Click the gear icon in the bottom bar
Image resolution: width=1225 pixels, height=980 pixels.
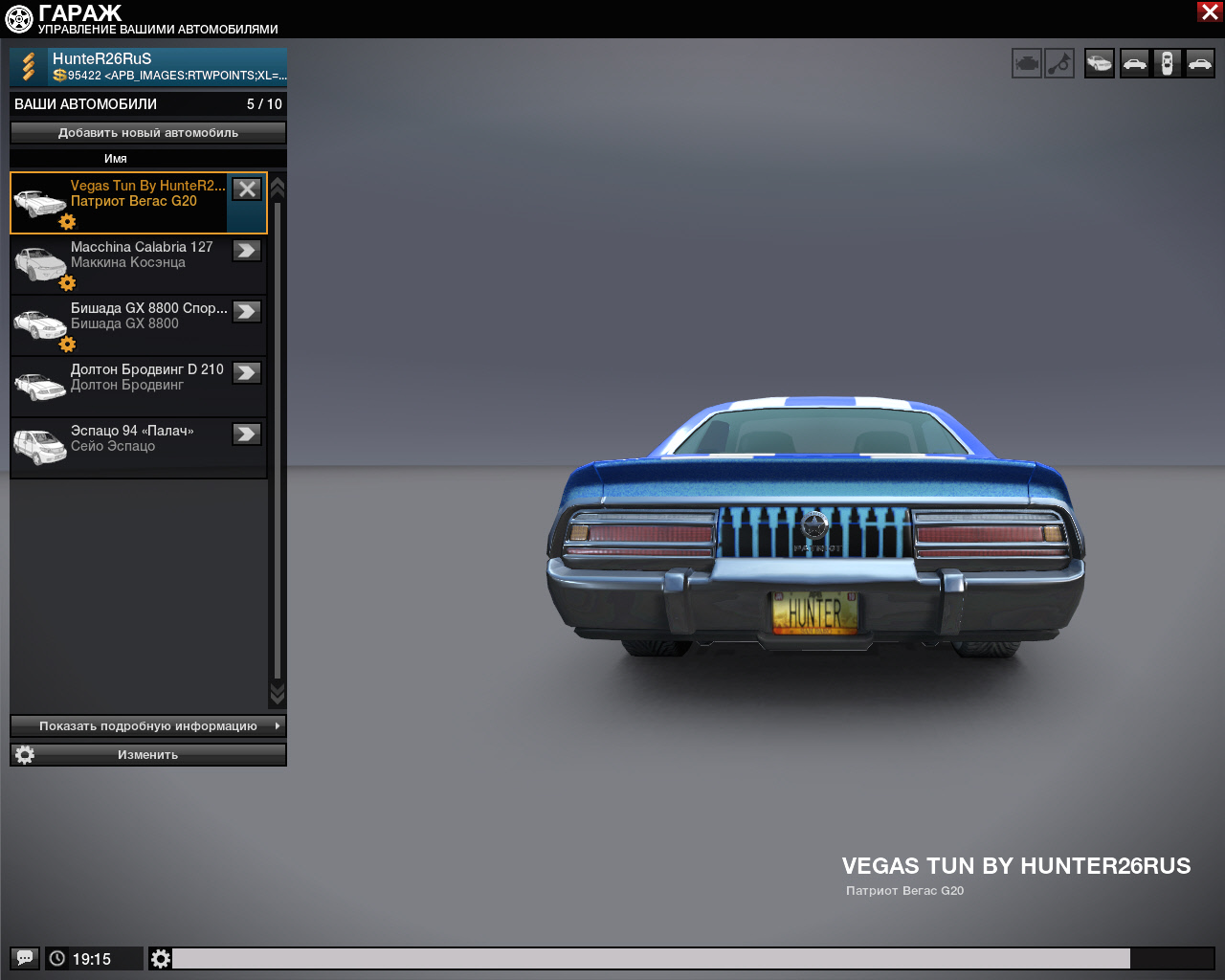coord(161,958)
